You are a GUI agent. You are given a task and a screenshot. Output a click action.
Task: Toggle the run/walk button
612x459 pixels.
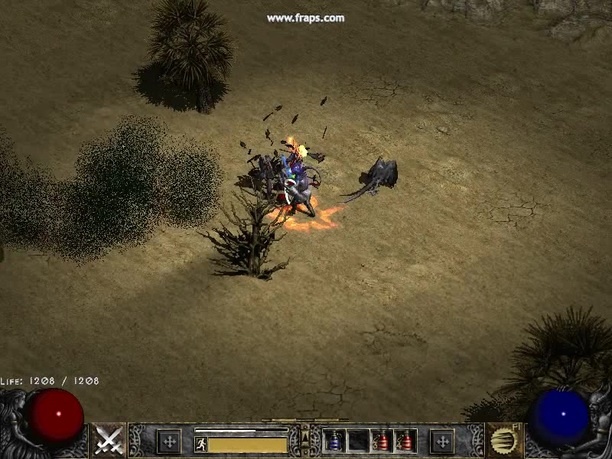tap(201, 443)
